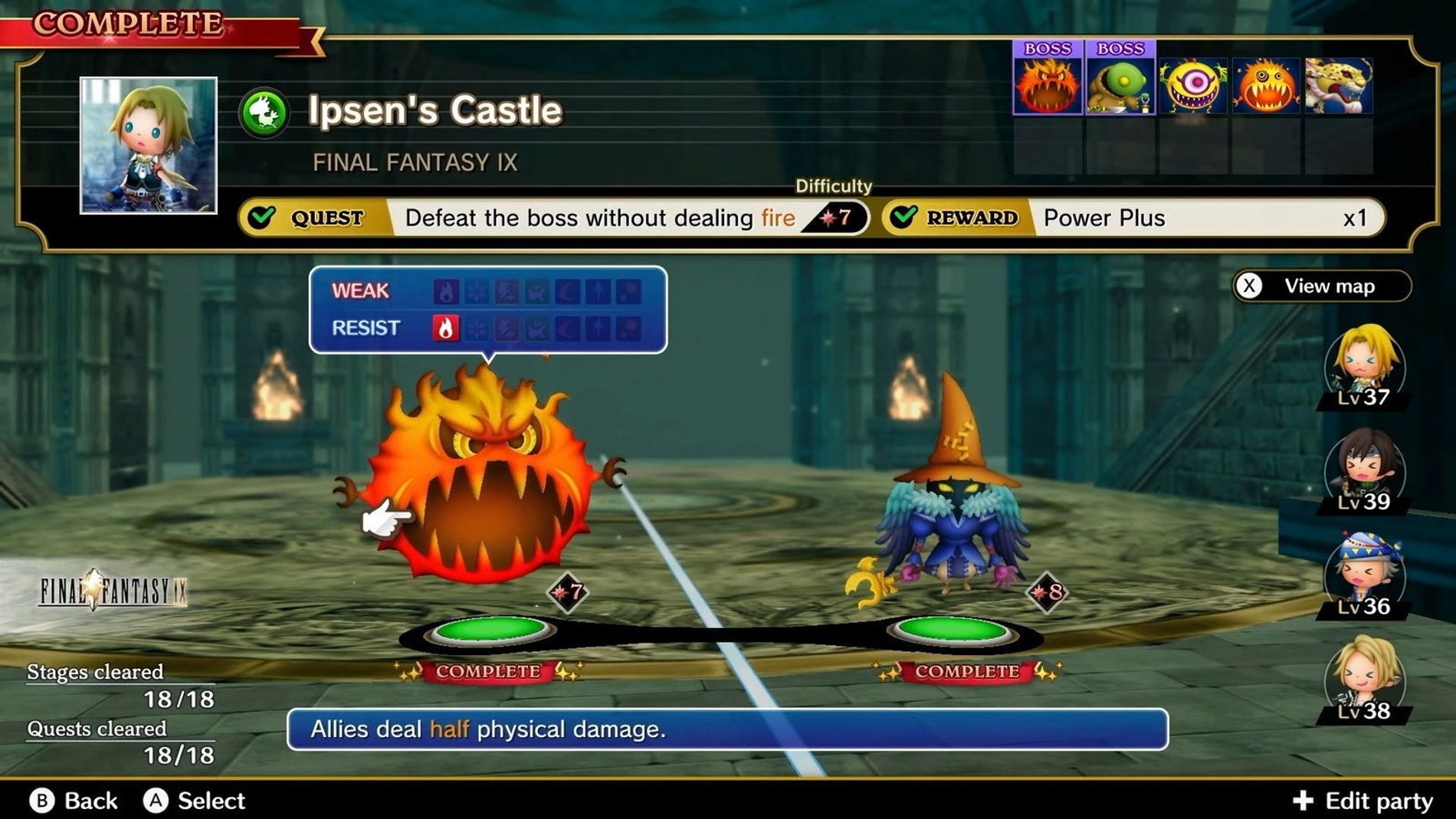
Task: Open the View map button
Action: 1322,287
